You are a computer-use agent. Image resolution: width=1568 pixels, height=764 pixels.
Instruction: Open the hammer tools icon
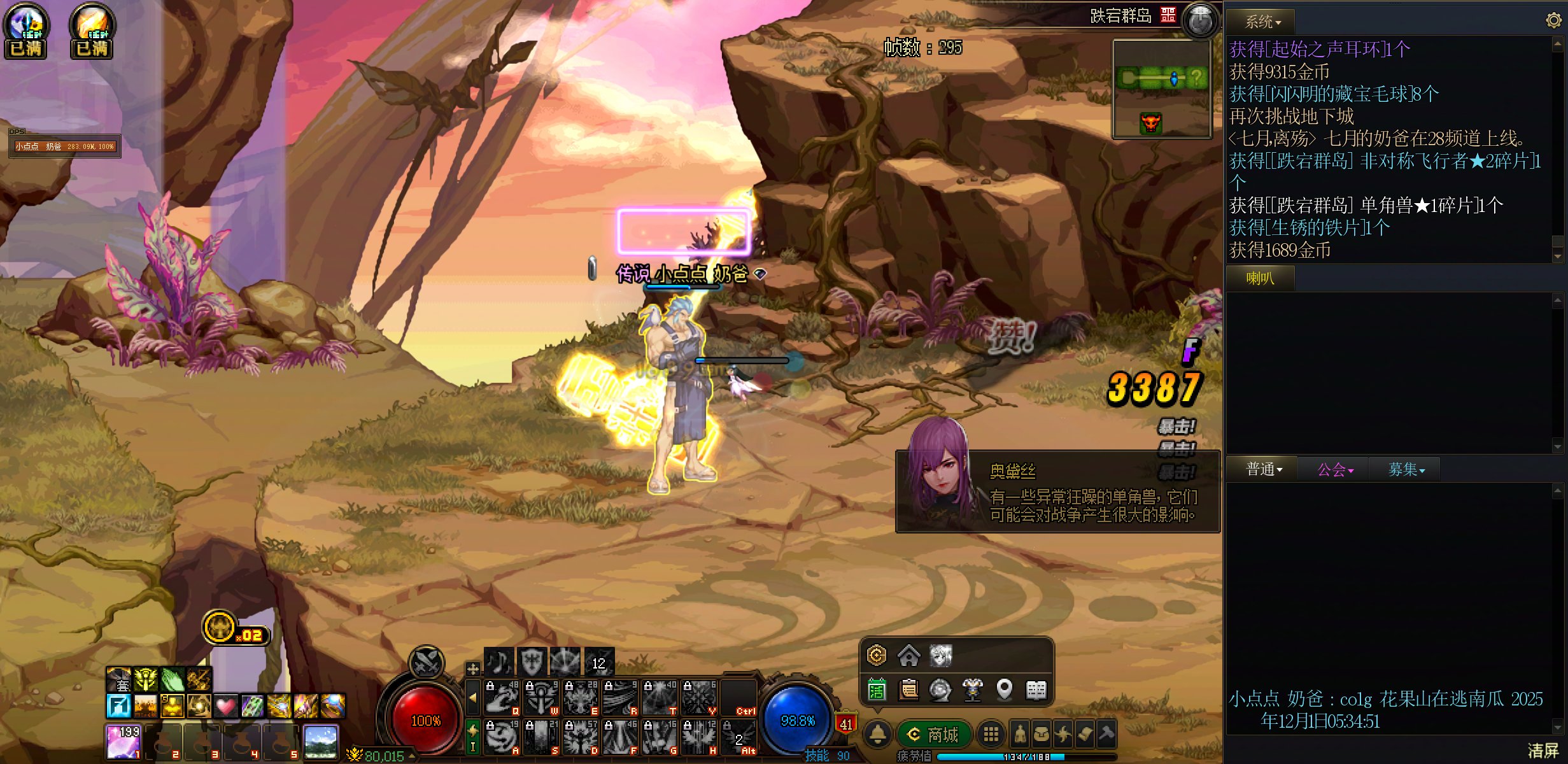tap(1106, 735)
